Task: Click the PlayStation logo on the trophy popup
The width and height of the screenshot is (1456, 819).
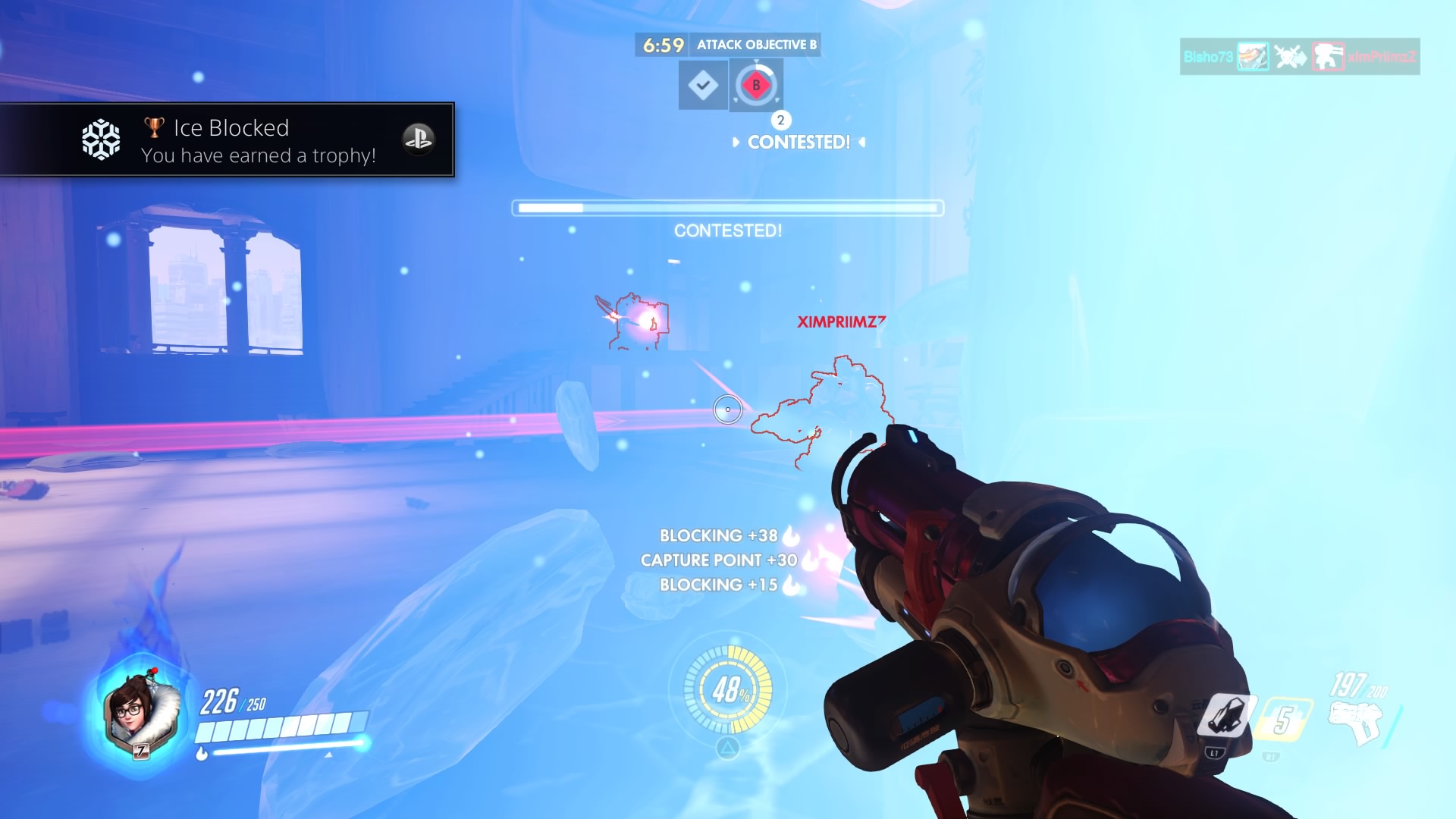Action: (418, 139)
